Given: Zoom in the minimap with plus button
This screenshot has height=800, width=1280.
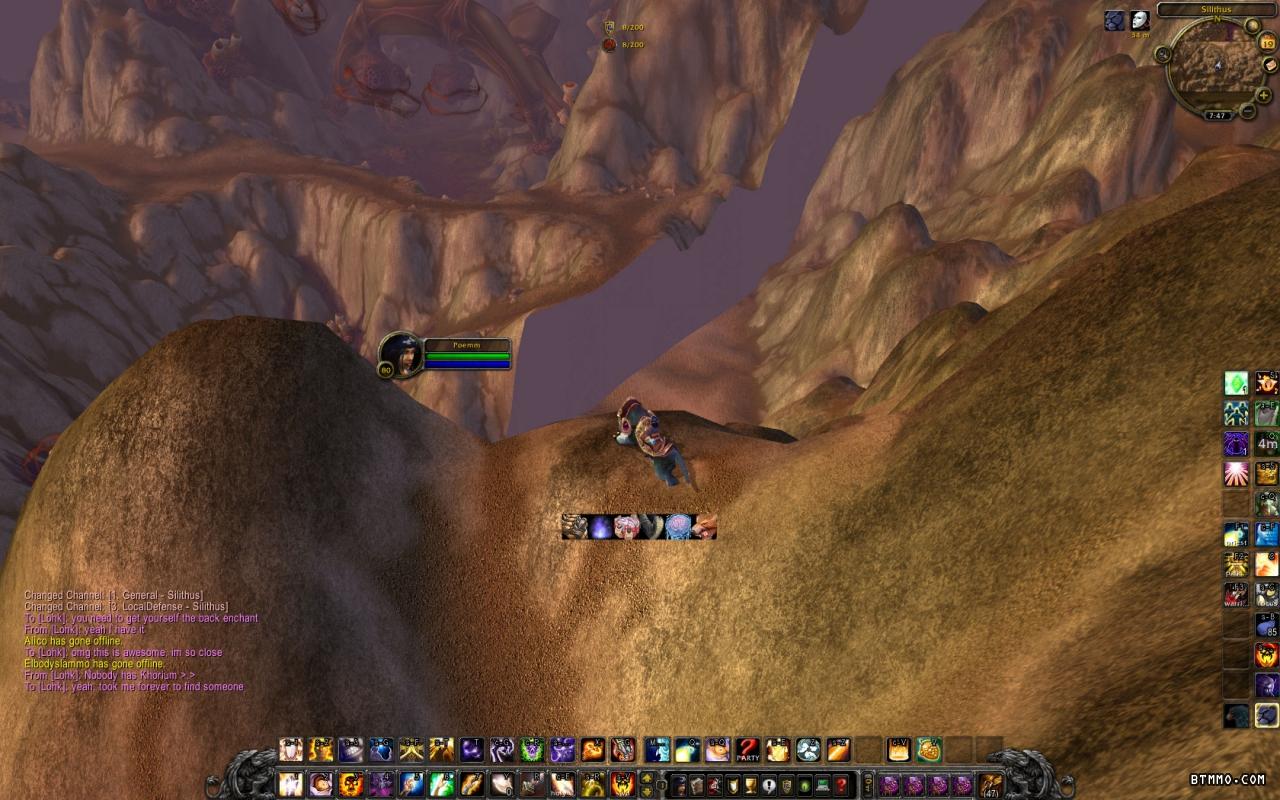Looking at the screenshot, I should point(1264,95).
